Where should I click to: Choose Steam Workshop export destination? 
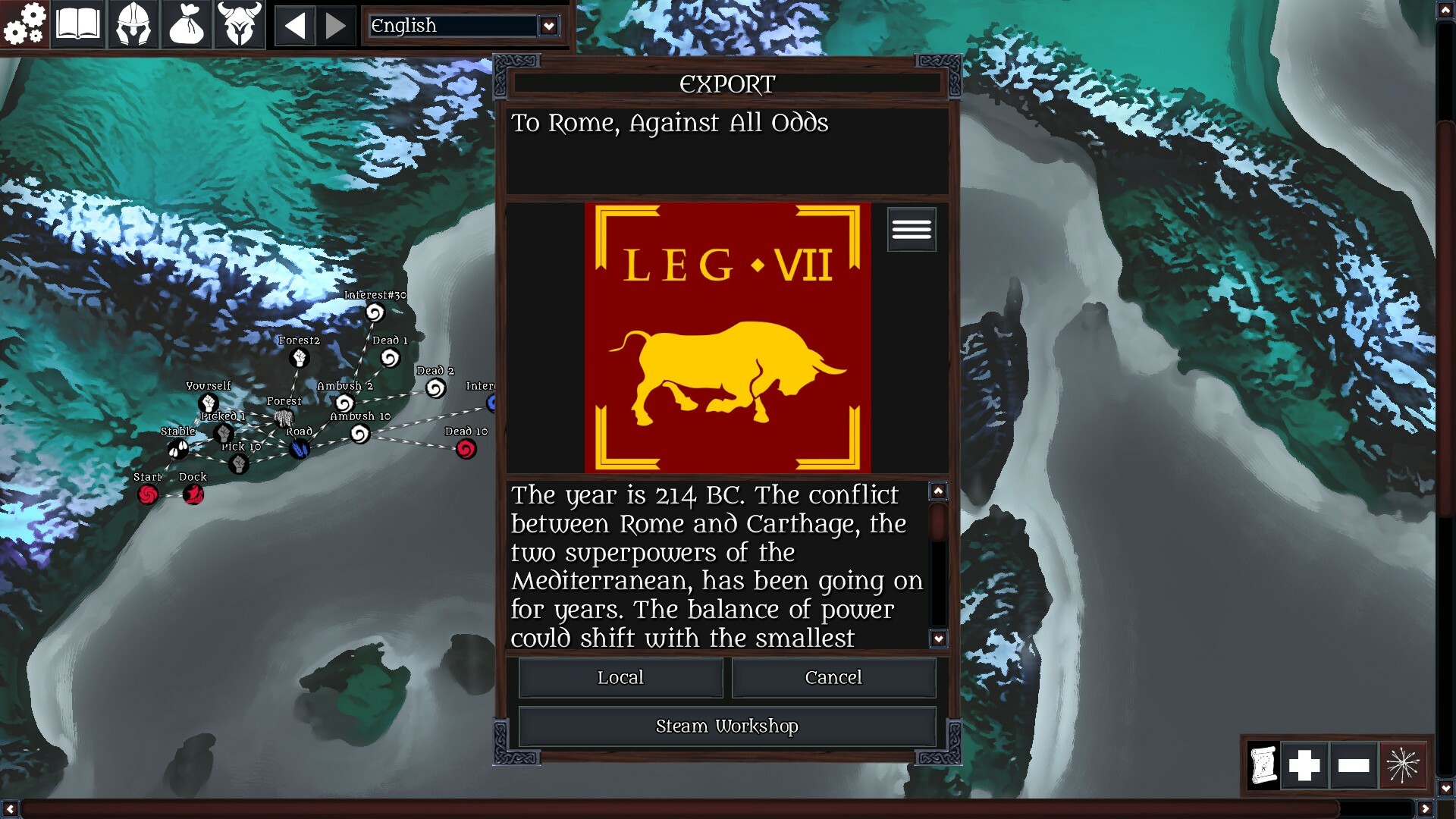click(x=727, y=726)
